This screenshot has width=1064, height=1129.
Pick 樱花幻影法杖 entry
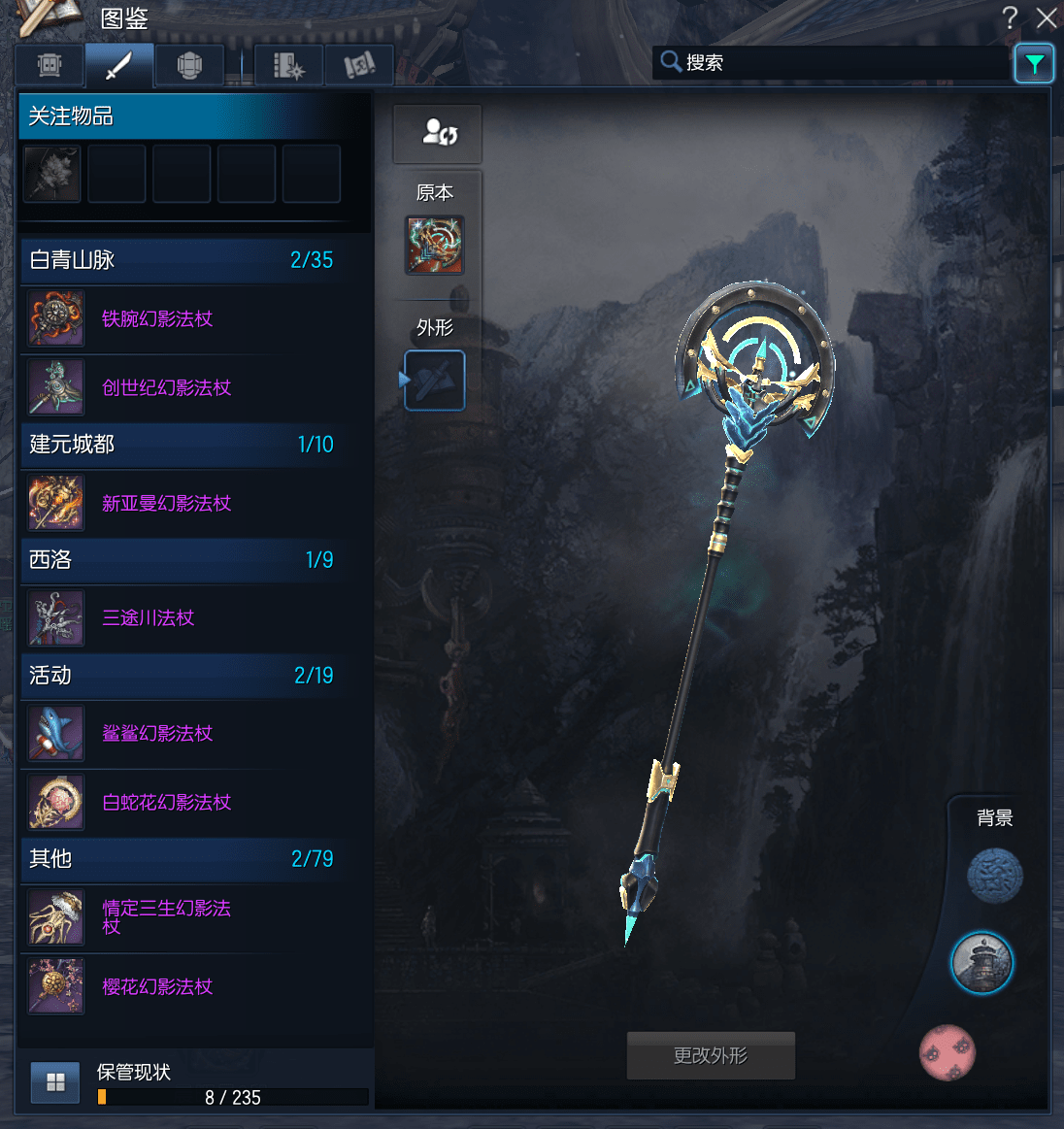tap(157, 987)
